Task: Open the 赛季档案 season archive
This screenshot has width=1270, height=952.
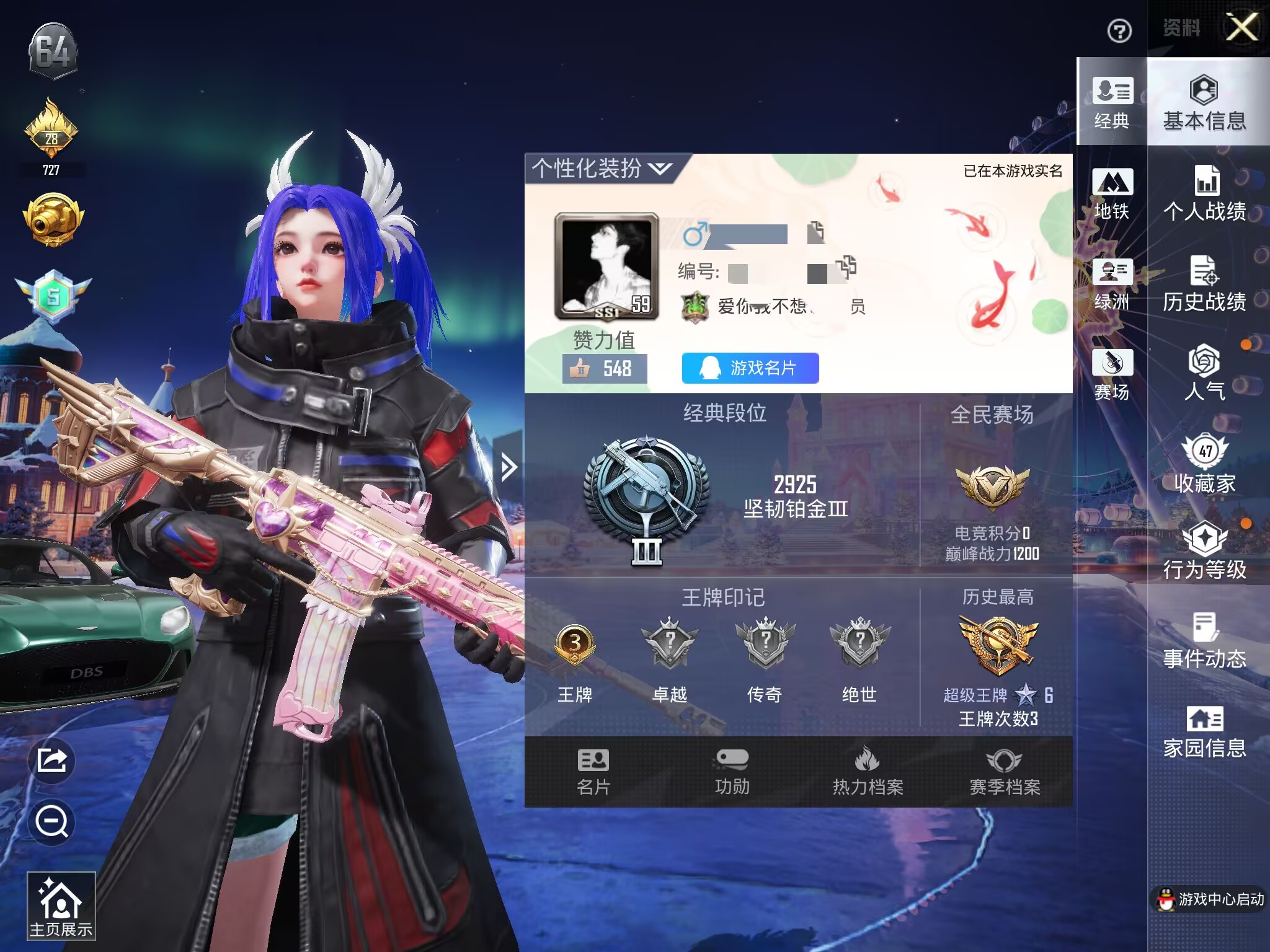Action: click(1005, 772)
